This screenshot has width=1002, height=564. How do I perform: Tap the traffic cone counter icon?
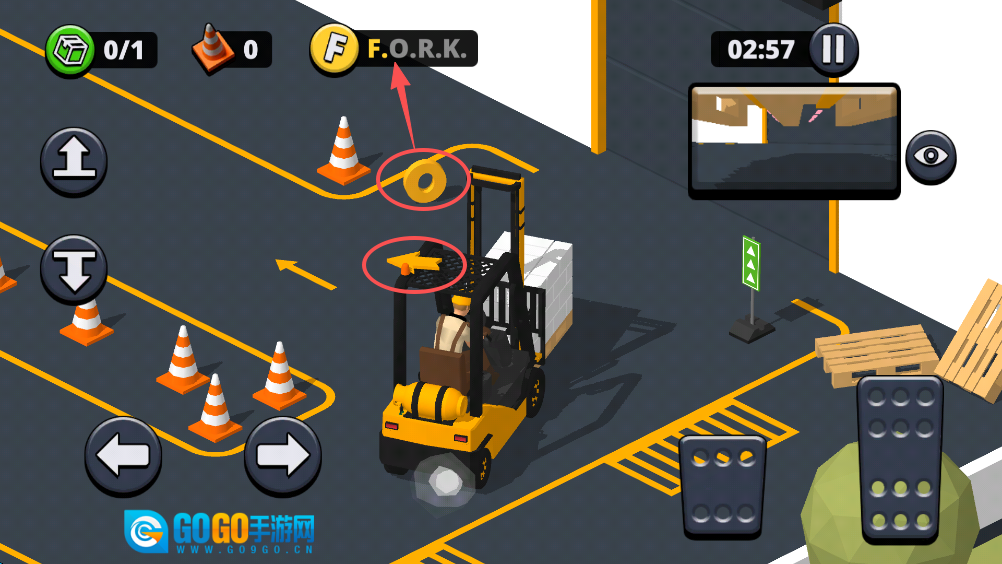coord(212,49)
